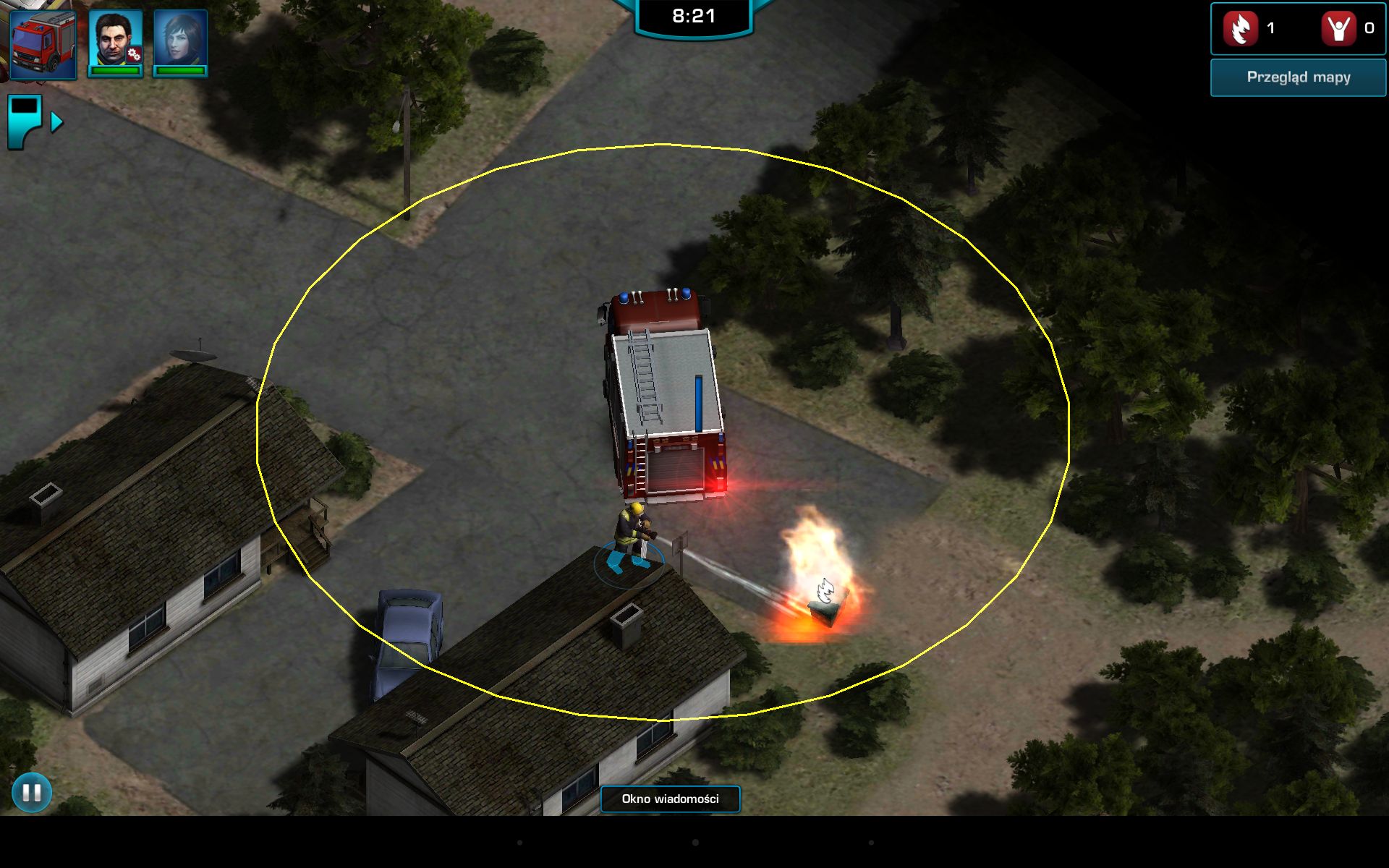Pause the game
This screenshot has height=868, width=1389.
(x=32, y=793)
